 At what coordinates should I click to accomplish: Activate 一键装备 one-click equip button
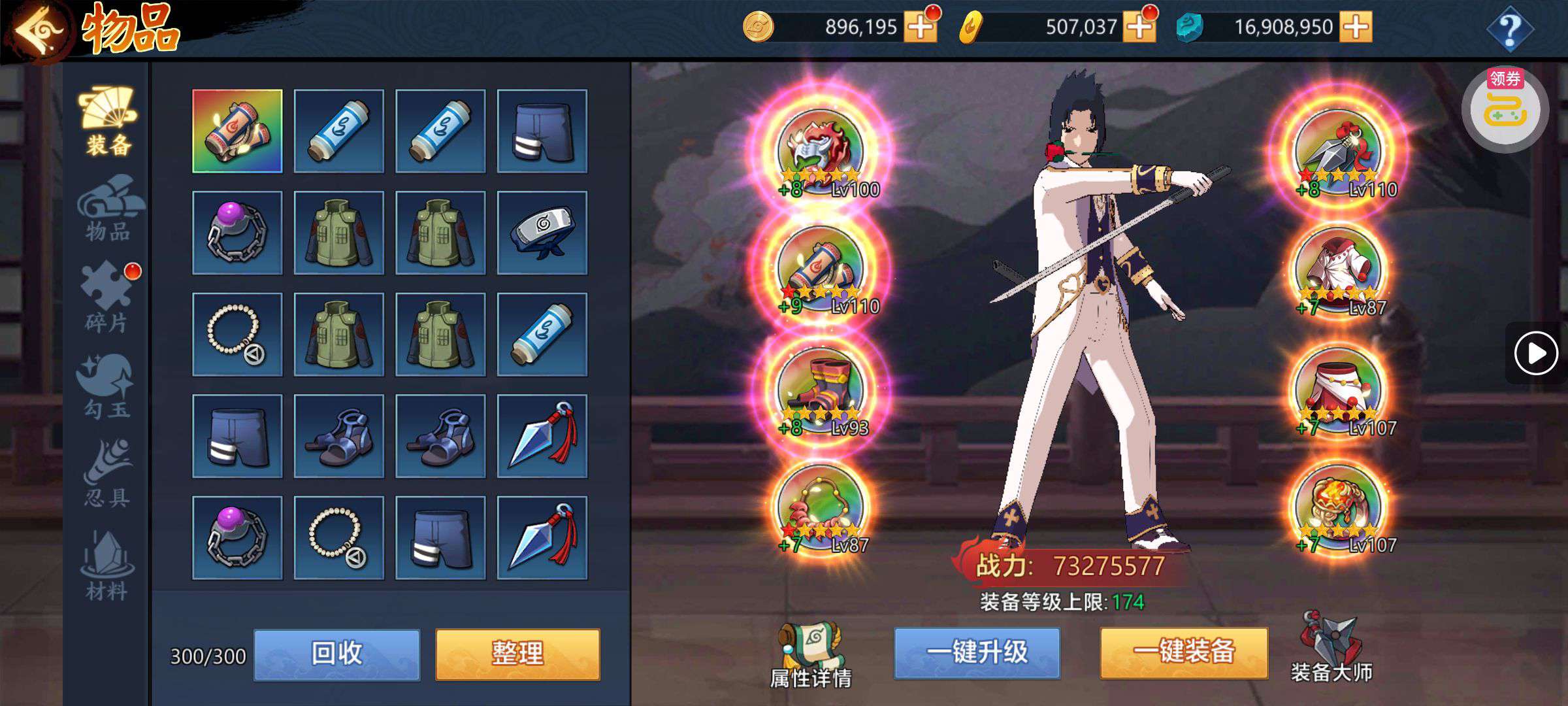(1184, 653)
